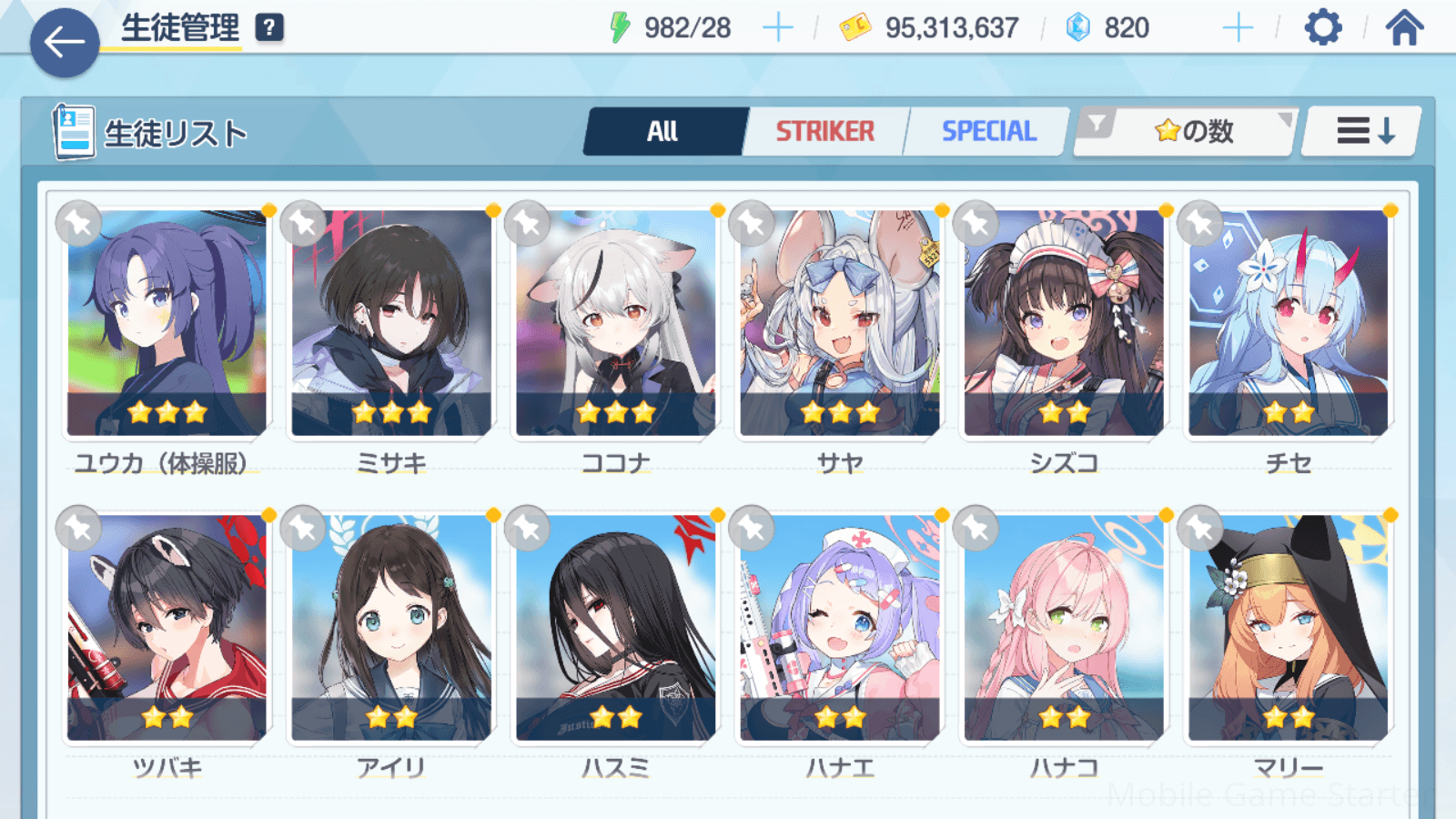
Task: Switch to the STRIKER tab
Action: coord(824,132)
